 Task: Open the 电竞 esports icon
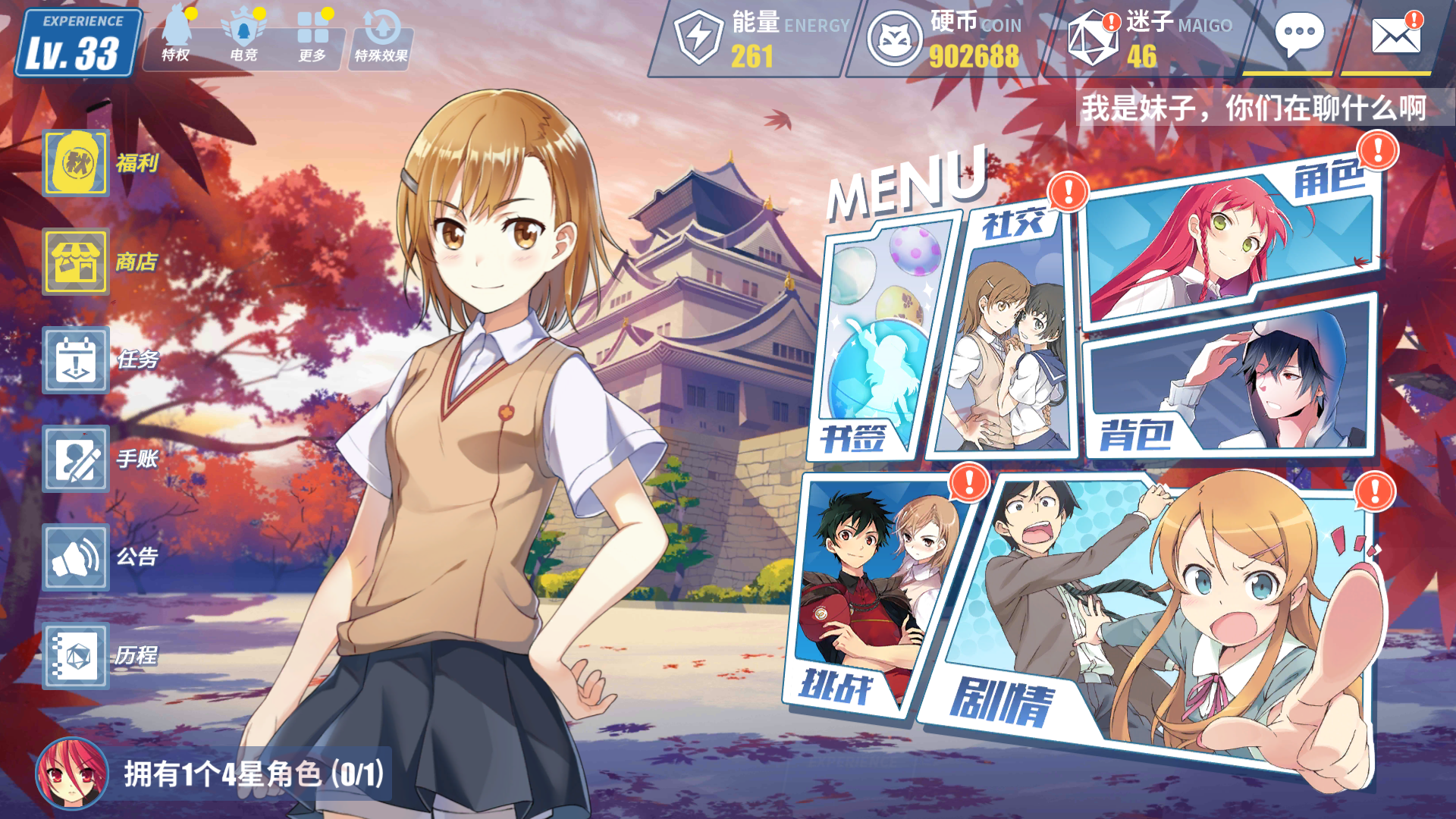point(243,38)
